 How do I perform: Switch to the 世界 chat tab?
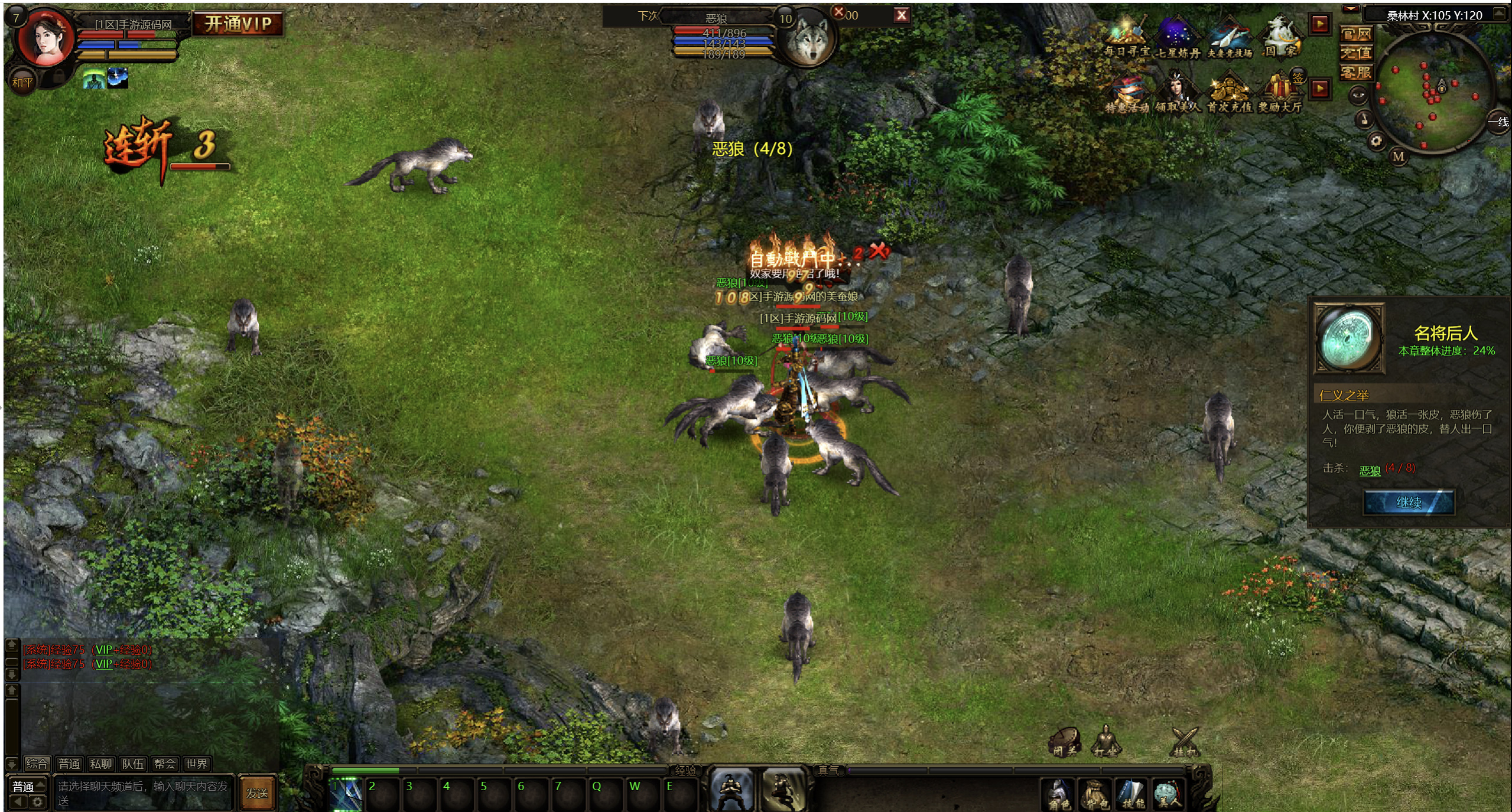point(196,764)
